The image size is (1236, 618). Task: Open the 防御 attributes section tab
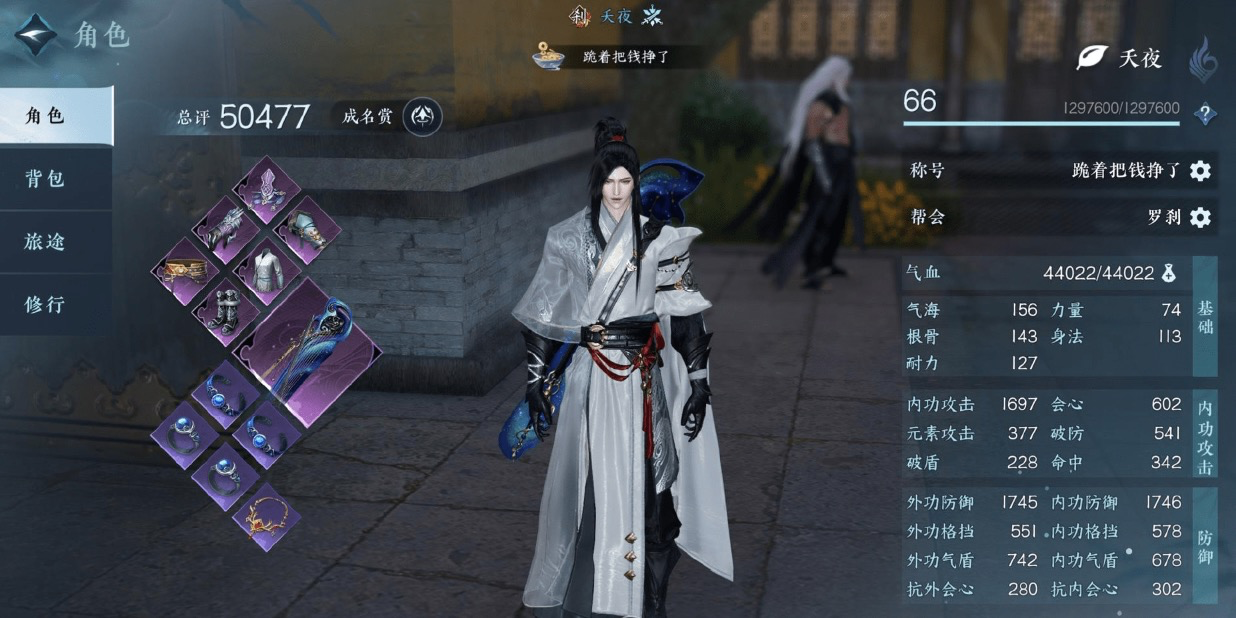[1205, 546]
